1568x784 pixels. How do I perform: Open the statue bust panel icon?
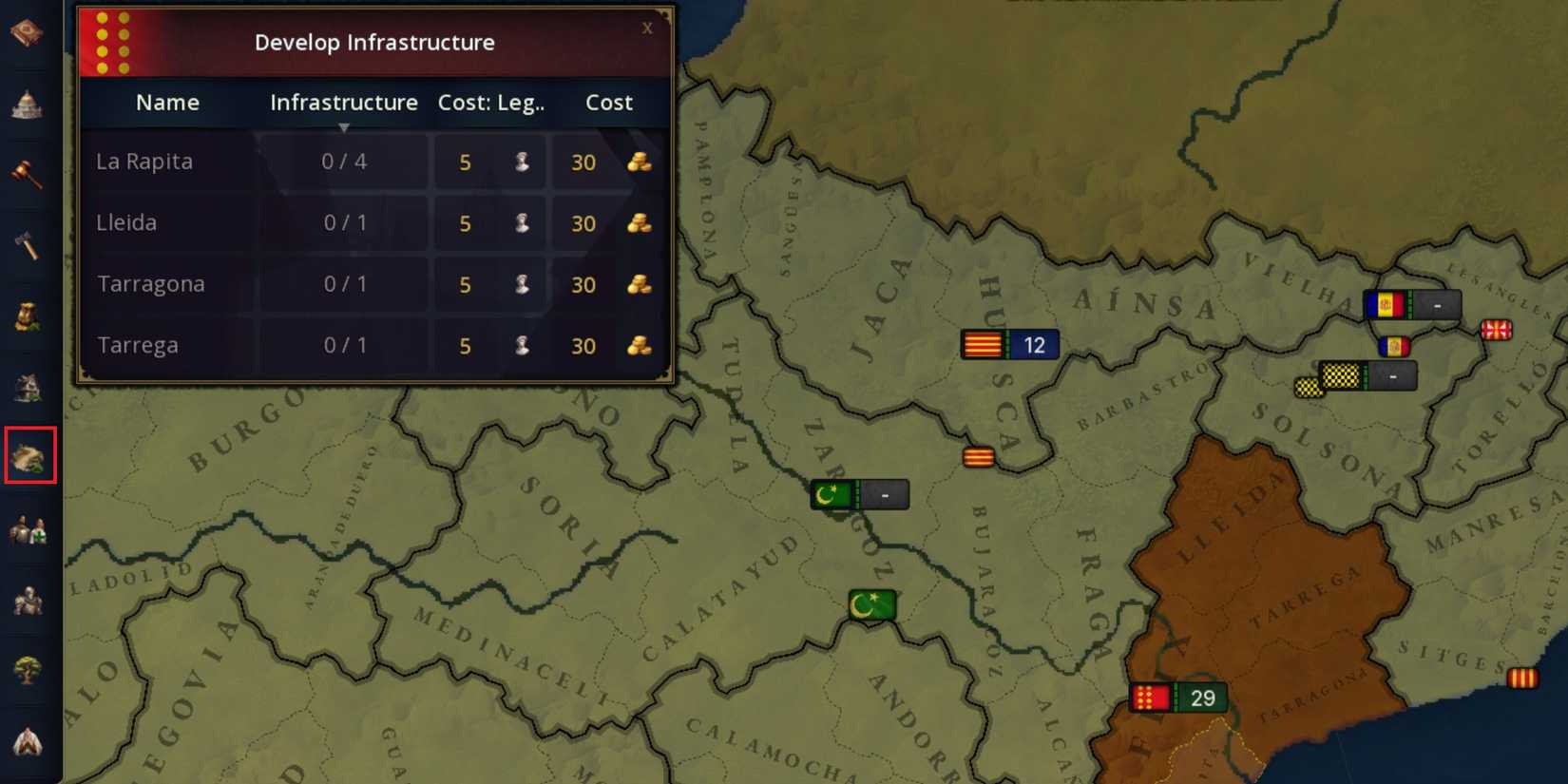pos(29,317)
